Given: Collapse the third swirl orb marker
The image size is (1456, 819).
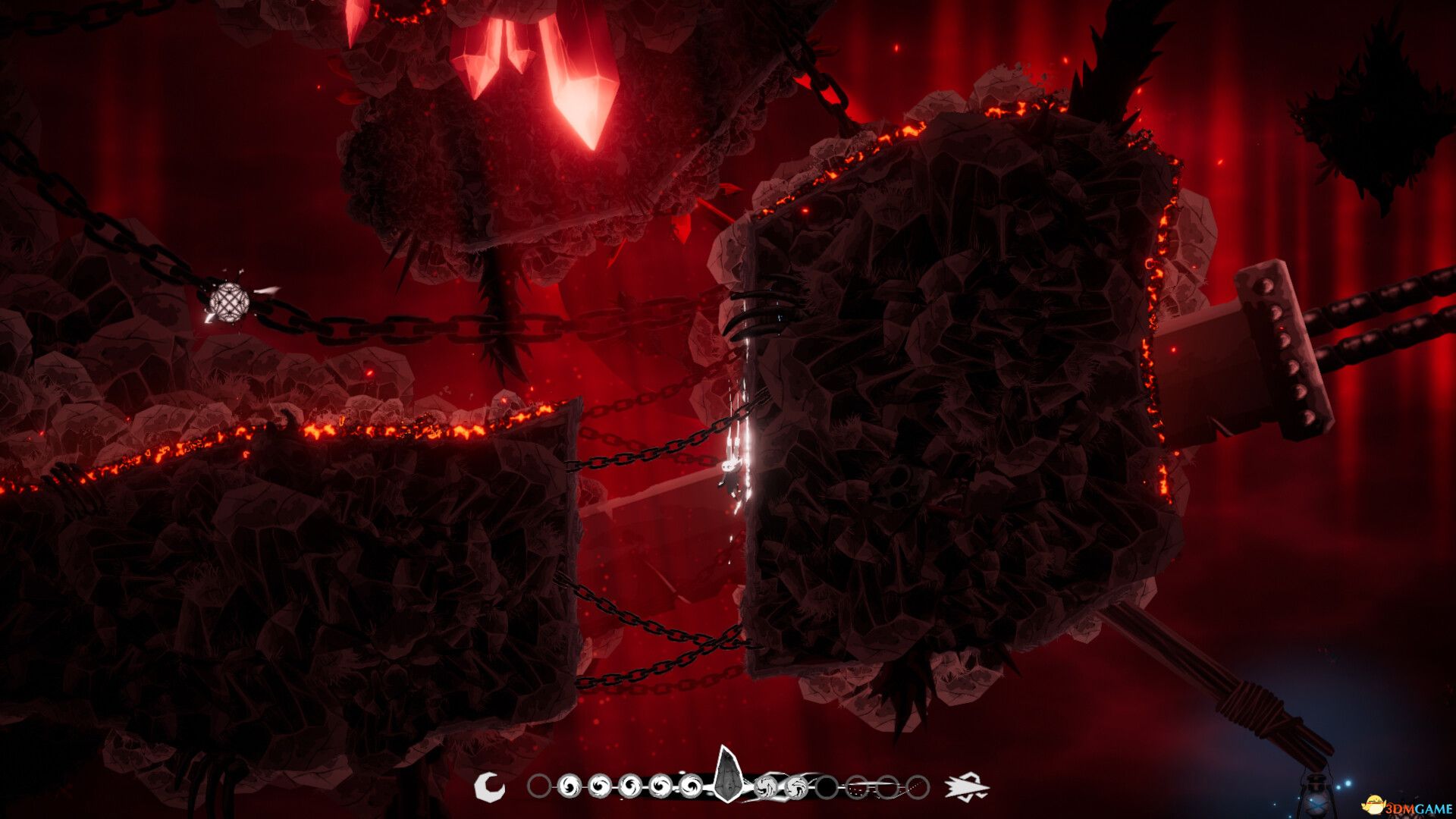Looking at the screenshot, I should [629, 786].
